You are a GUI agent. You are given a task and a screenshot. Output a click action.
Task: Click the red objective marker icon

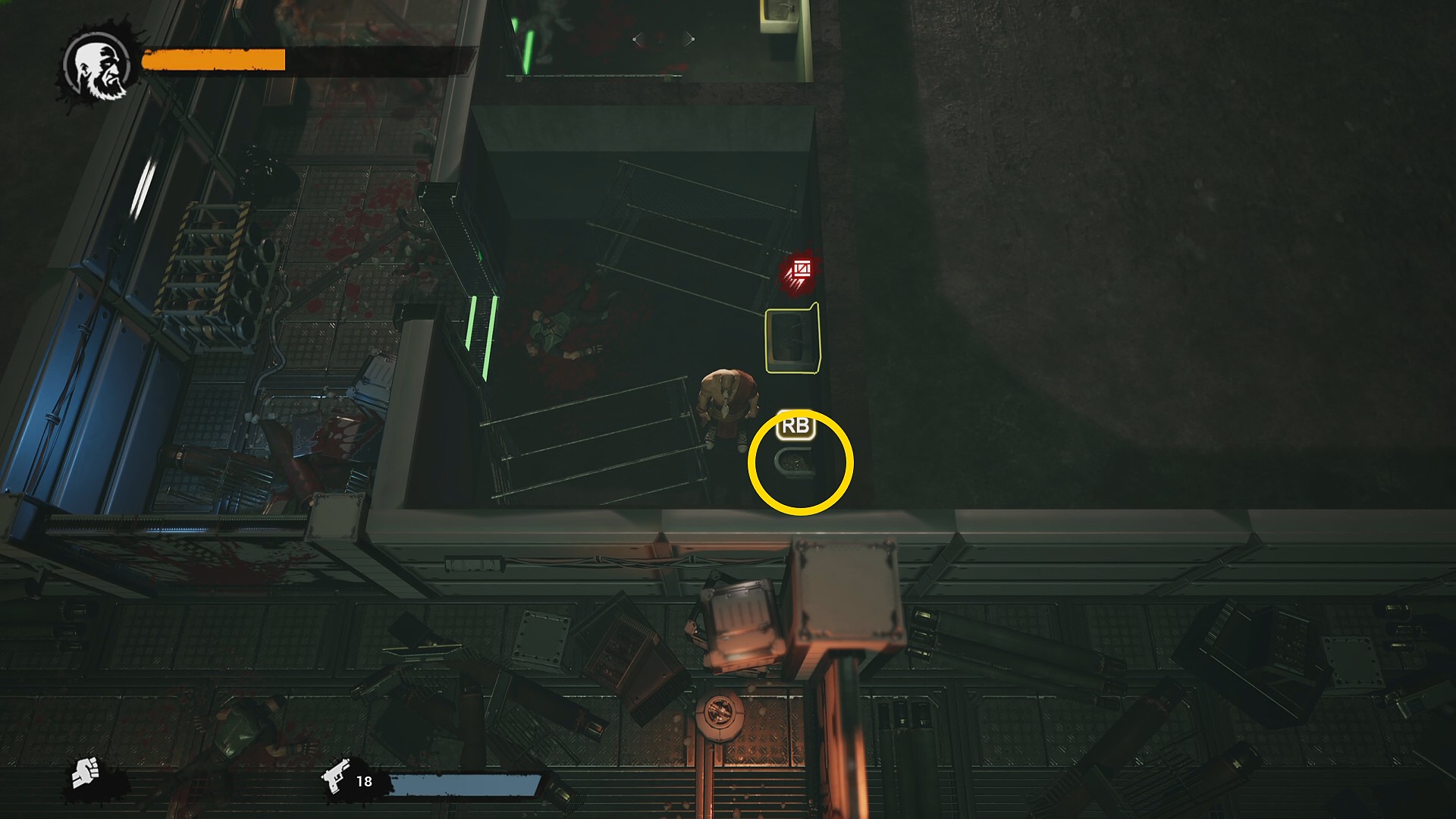tap(800, 271)
